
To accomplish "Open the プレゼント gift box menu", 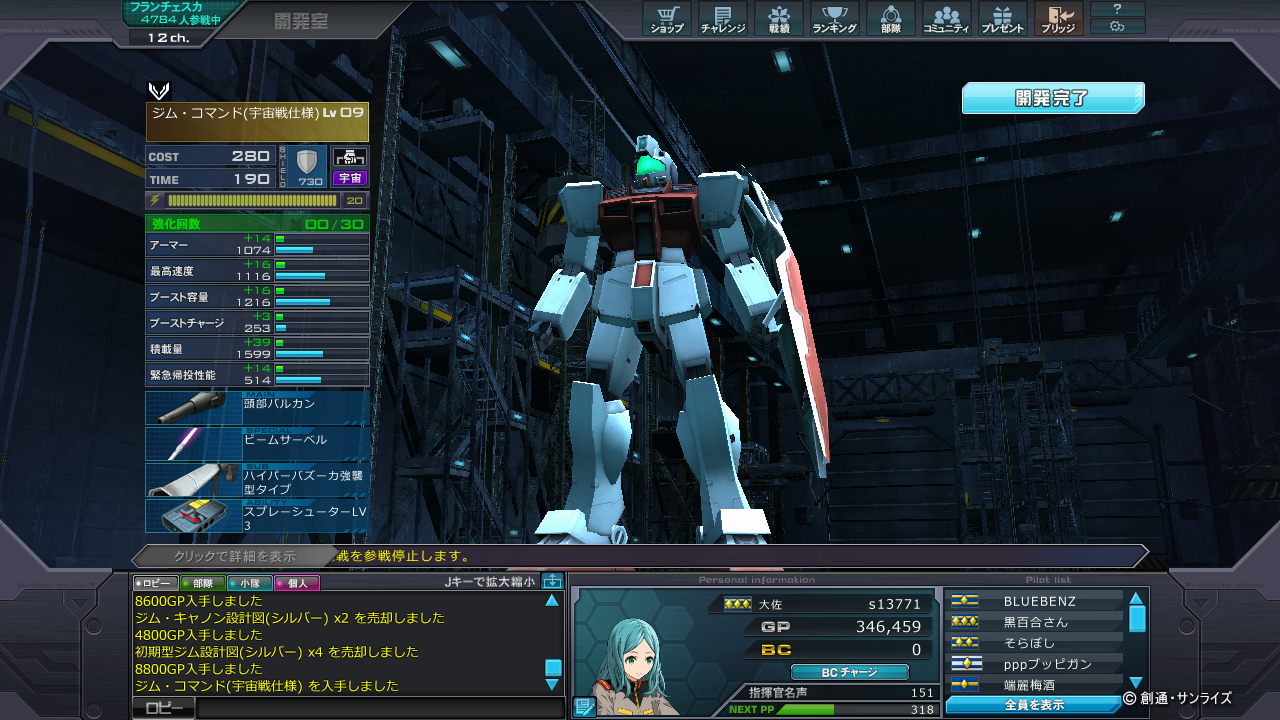I will (1002, 19).
